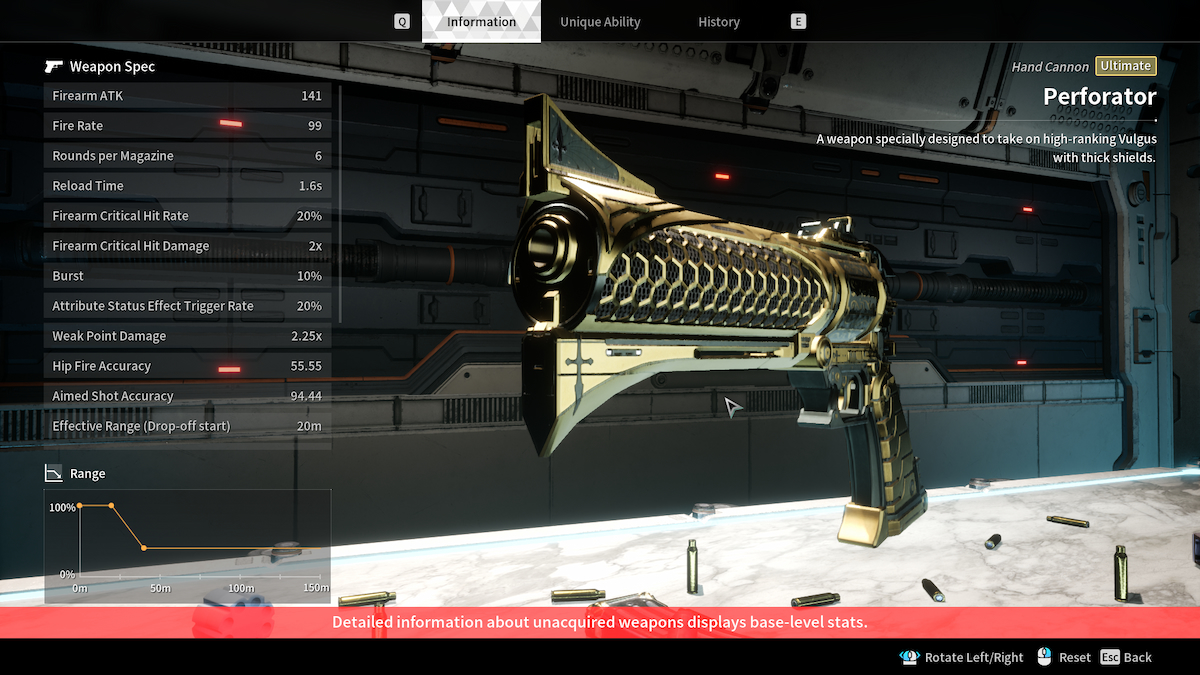Select the Effective Range (Drop-off start) row
Screen dimensions: 1200x675
tap(187, 426)
